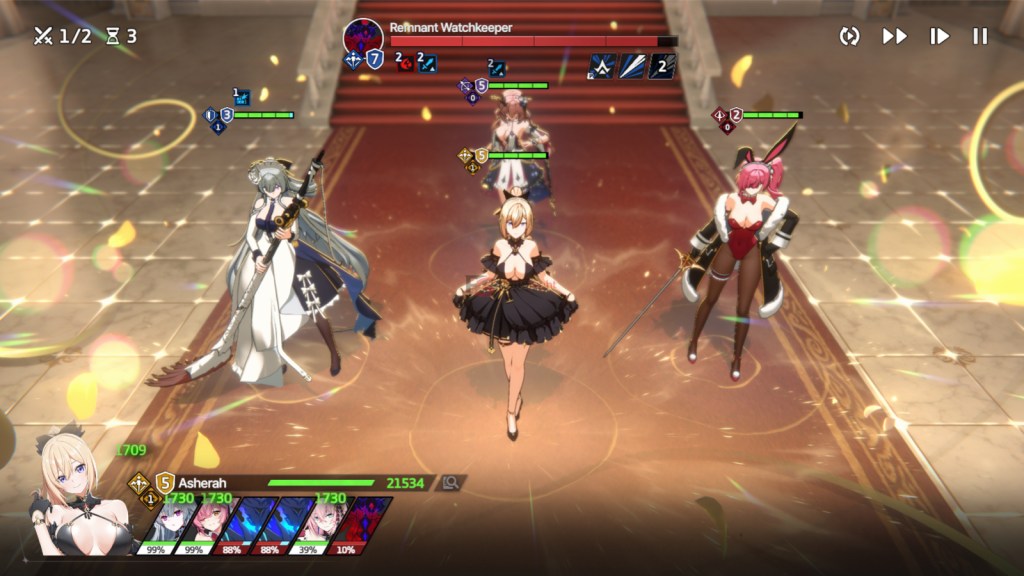This screenshot has width=1024, height=576.
Task: Click the skip-forward step button
Action: [939, 36]
